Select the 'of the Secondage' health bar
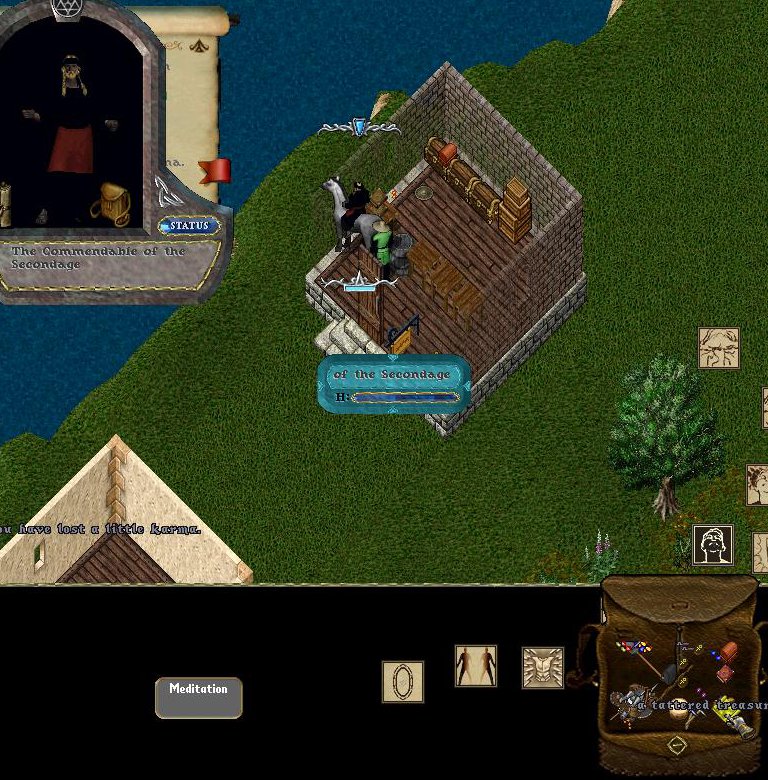 point(393,384)
